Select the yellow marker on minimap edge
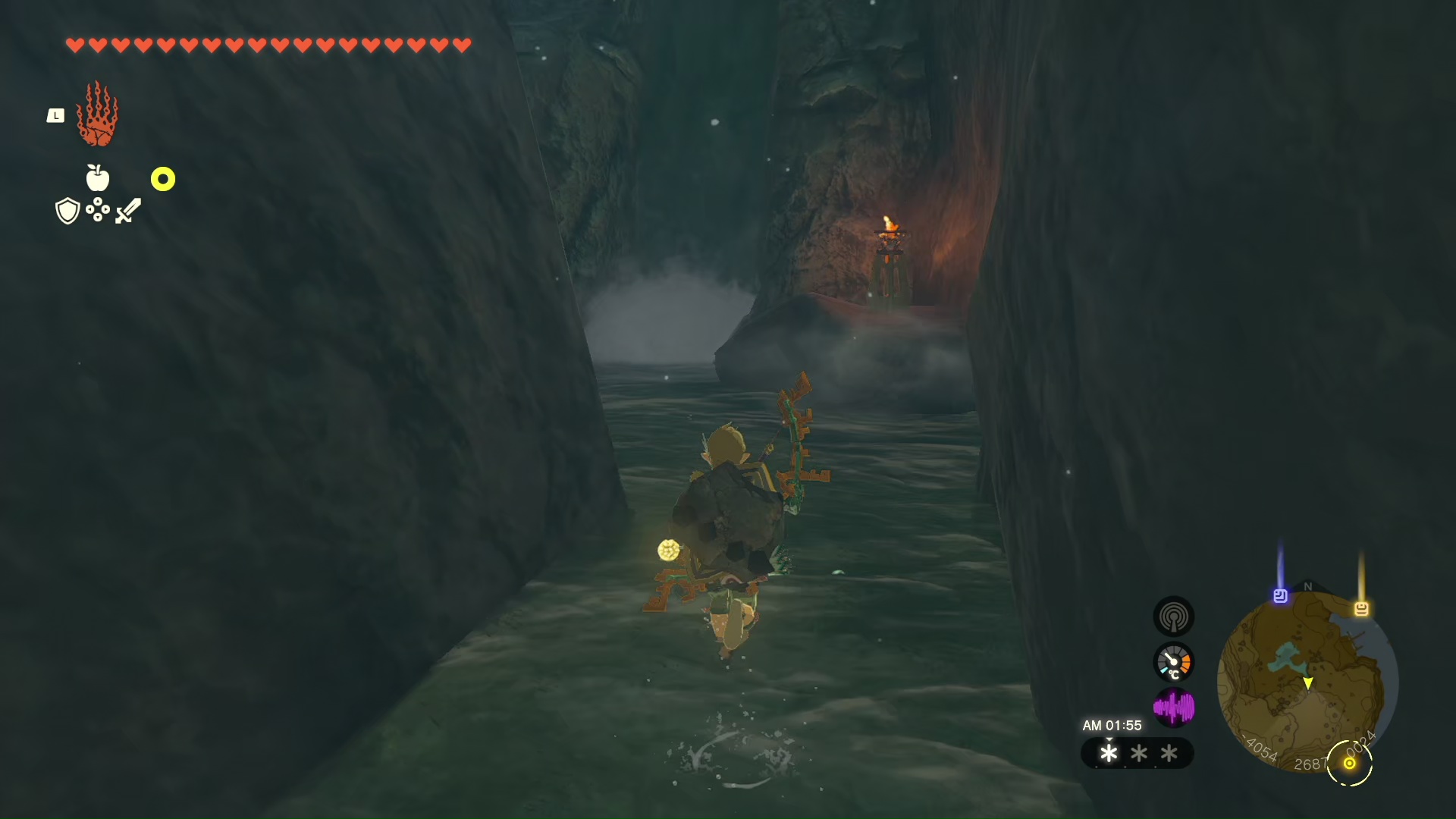This screenshot has height=819, width=1456. (1361, 608)
